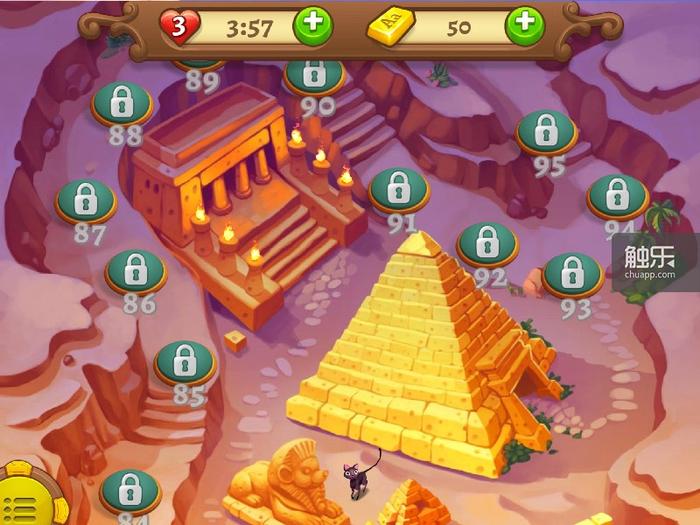Choose locked level 90
700x525 pixels.
[x=314, y=74]
